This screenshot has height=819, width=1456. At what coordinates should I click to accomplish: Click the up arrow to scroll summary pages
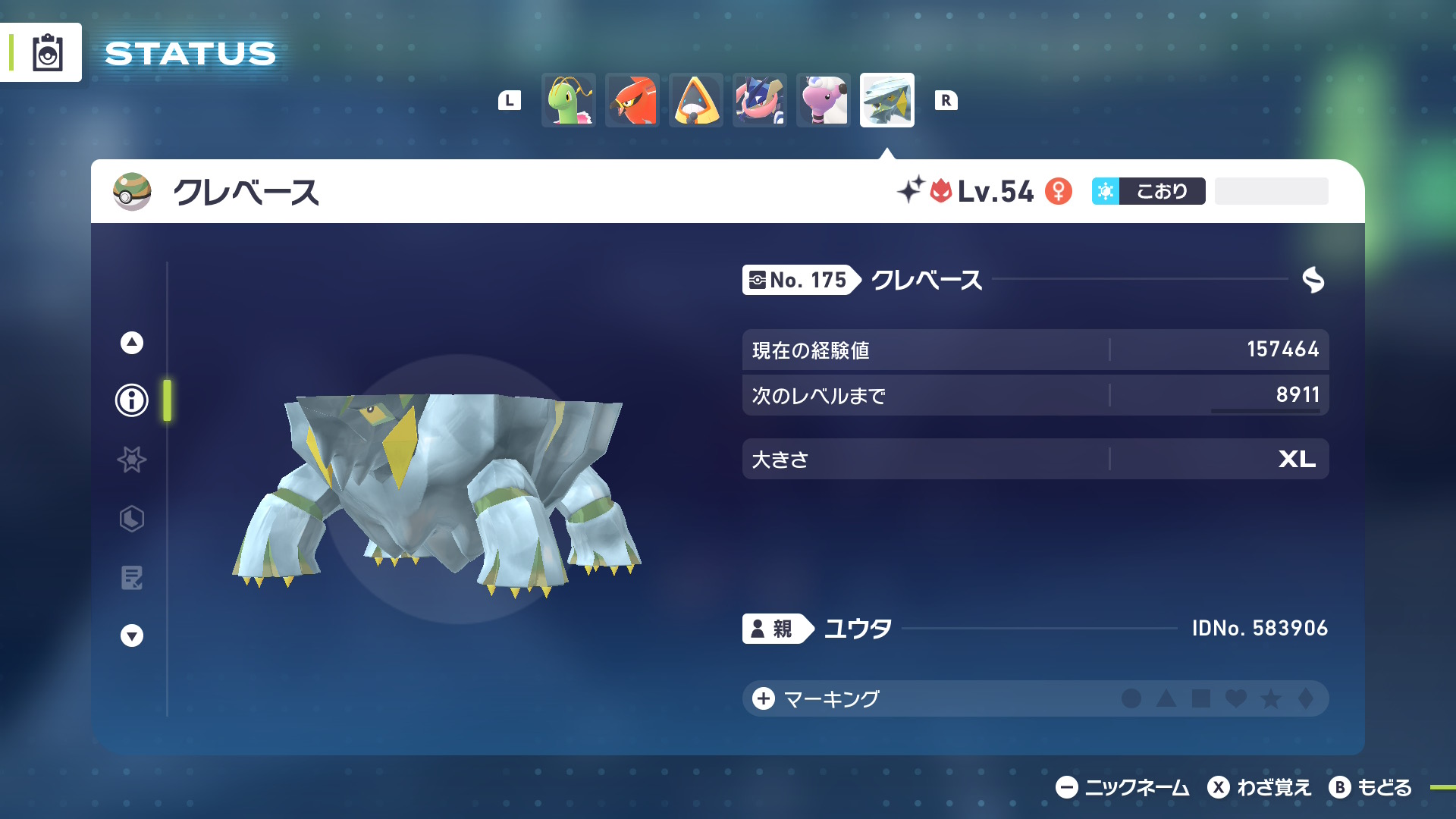pos(131,342)
